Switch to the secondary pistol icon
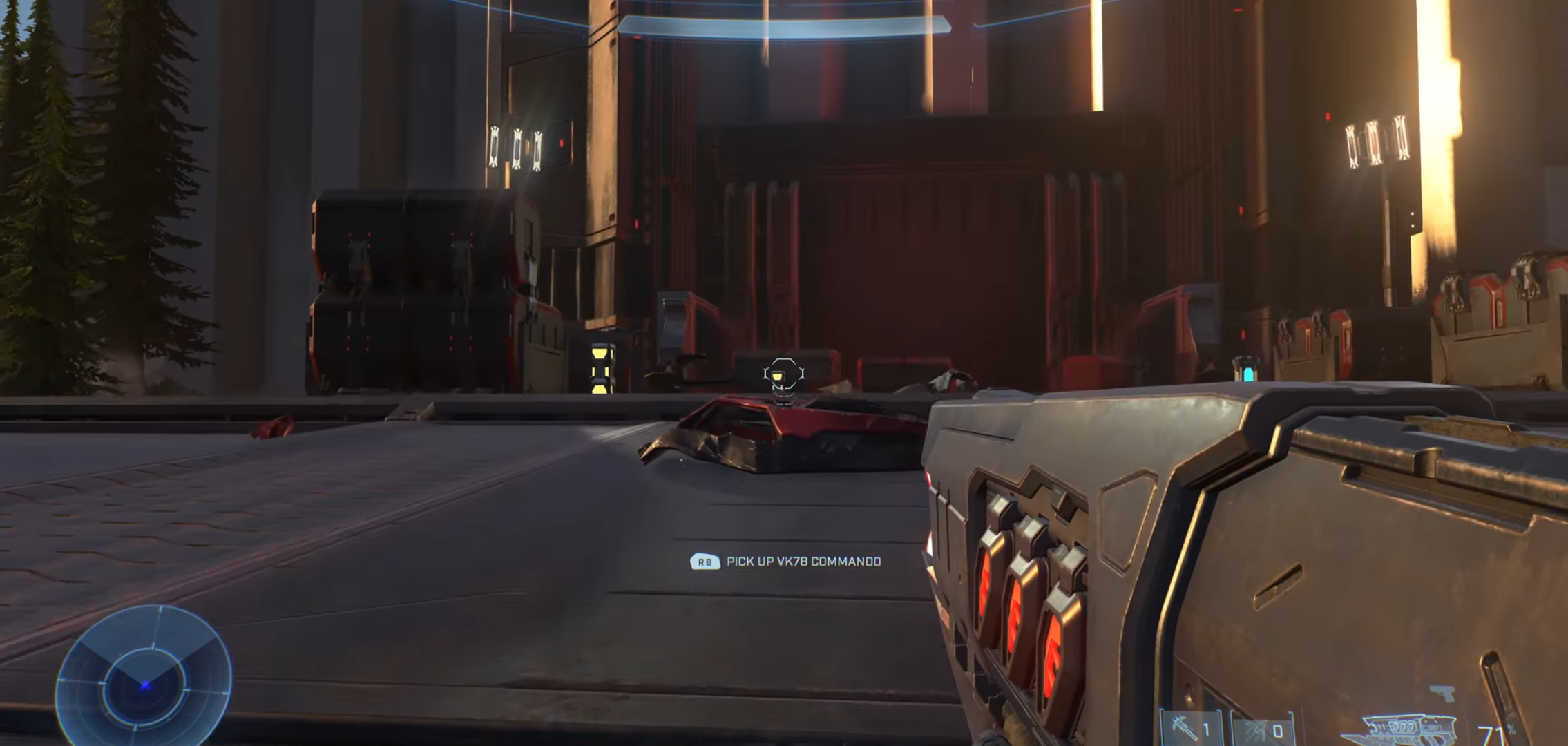Viewport: 1568px width, 746px height. (x=1442, y=693)
